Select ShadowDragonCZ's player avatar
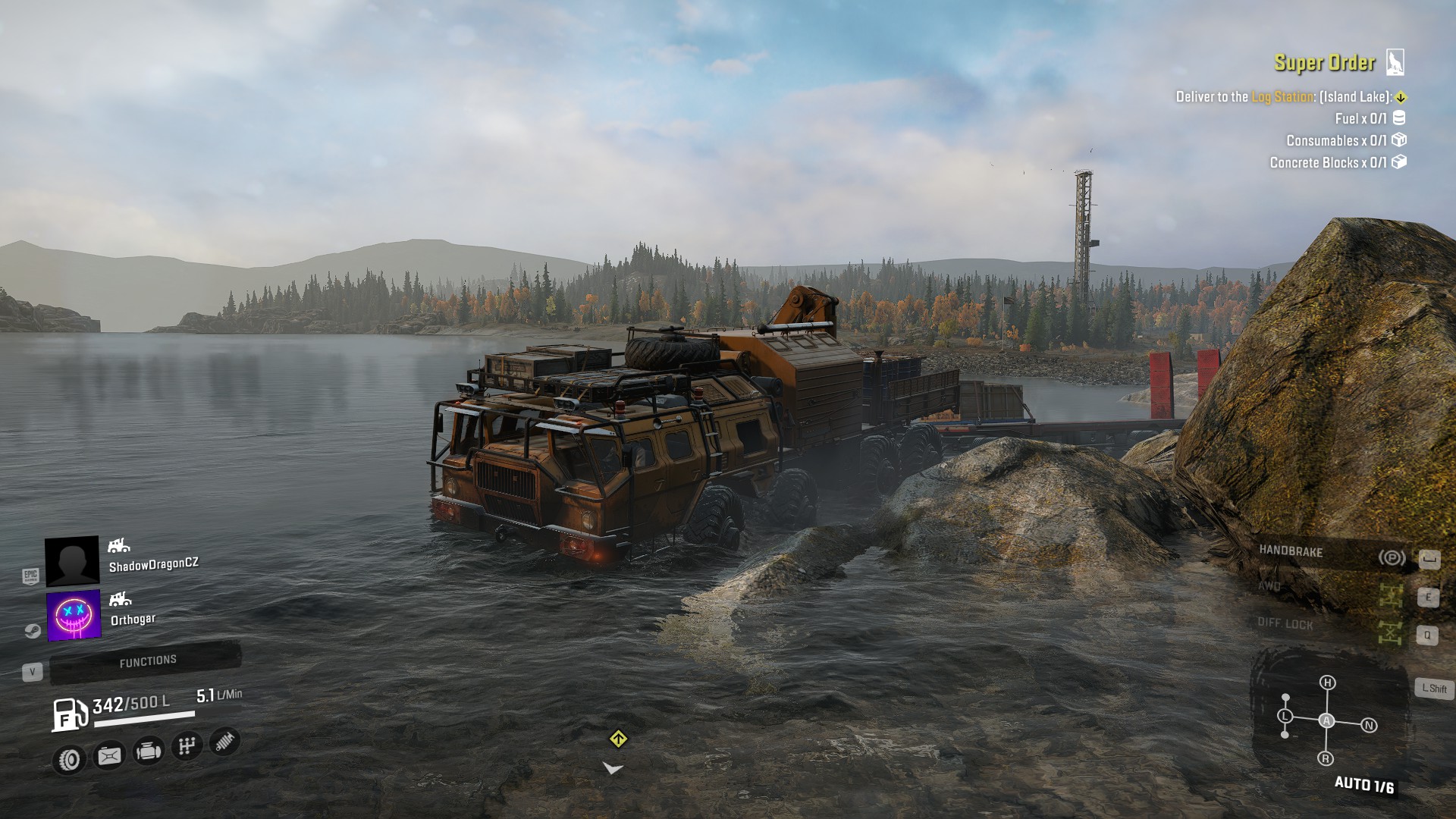 pyautogui.click(x=72, y=561)
